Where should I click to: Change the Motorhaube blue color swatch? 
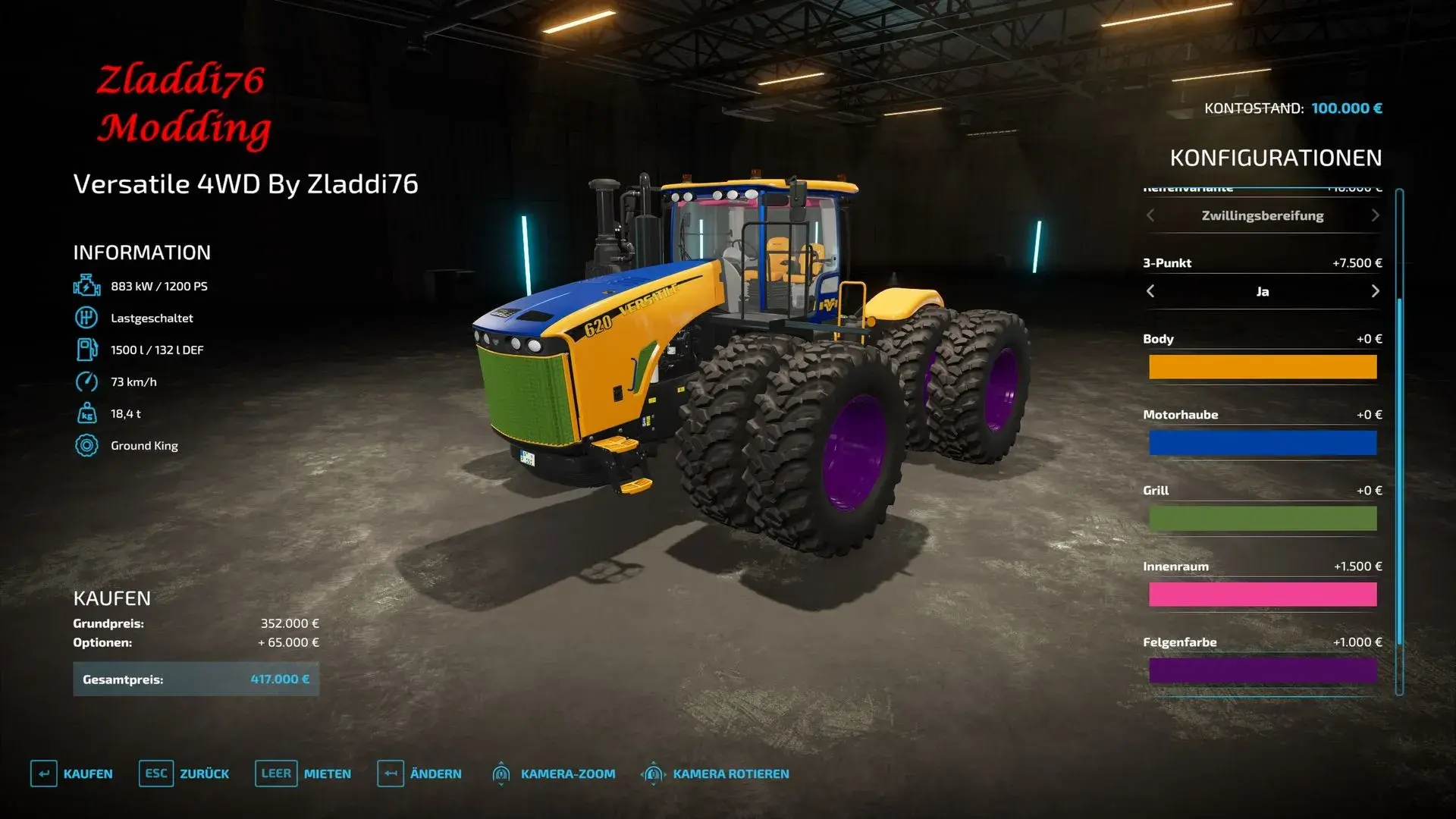(1262, 442)
